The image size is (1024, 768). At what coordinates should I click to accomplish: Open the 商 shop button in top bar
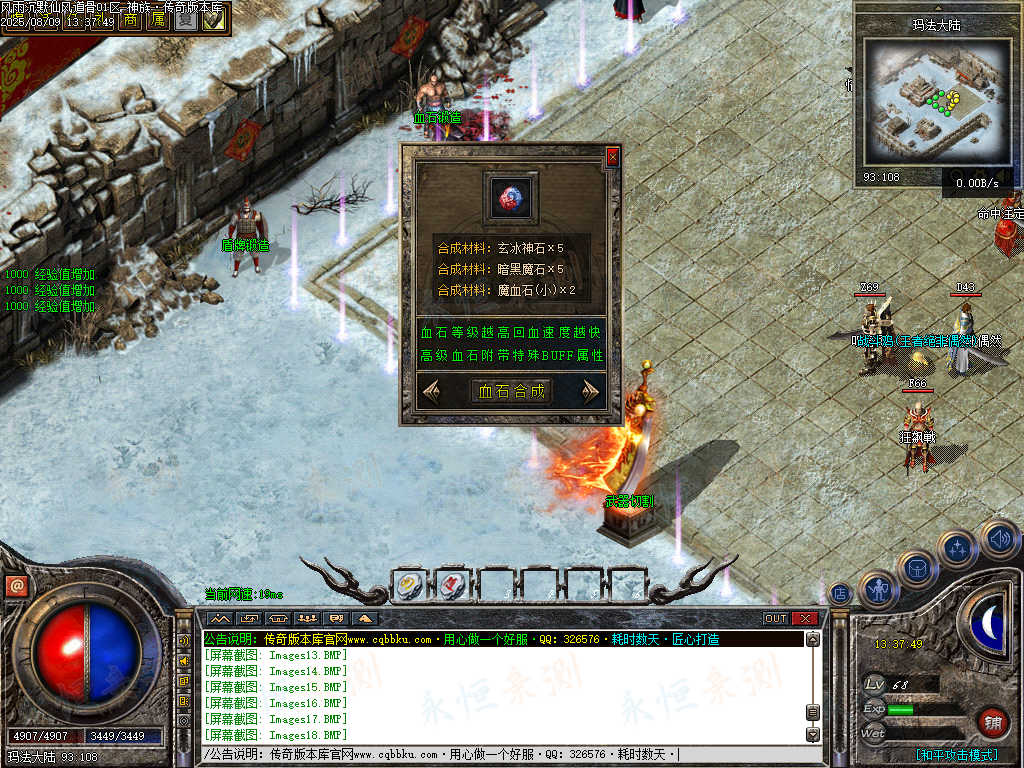pyautogui.click(x=129, y=20)
